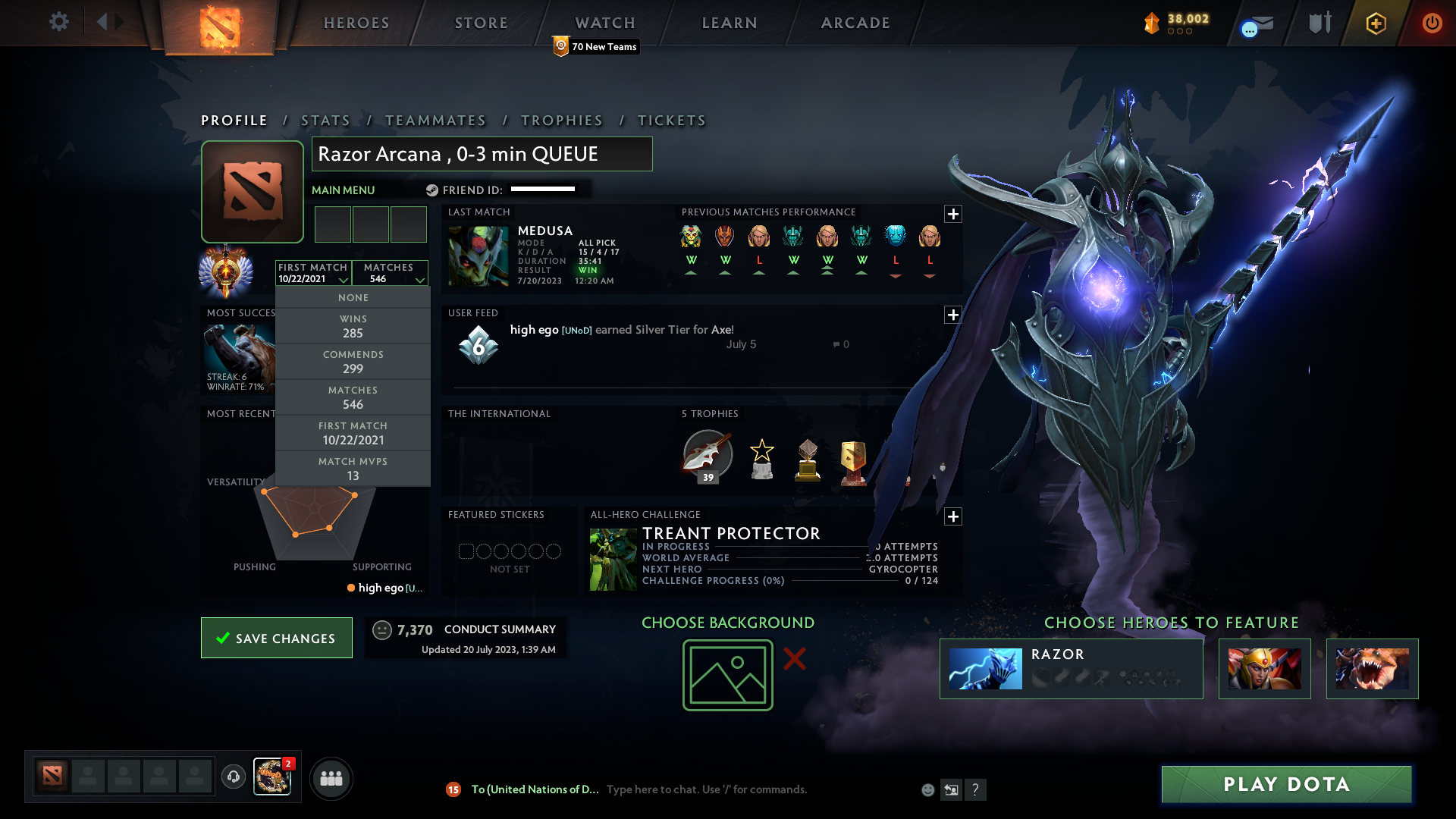Select the Razor featured hero thumbnail
Screen dimensions: 1456x819
click(x=986, y=668)
